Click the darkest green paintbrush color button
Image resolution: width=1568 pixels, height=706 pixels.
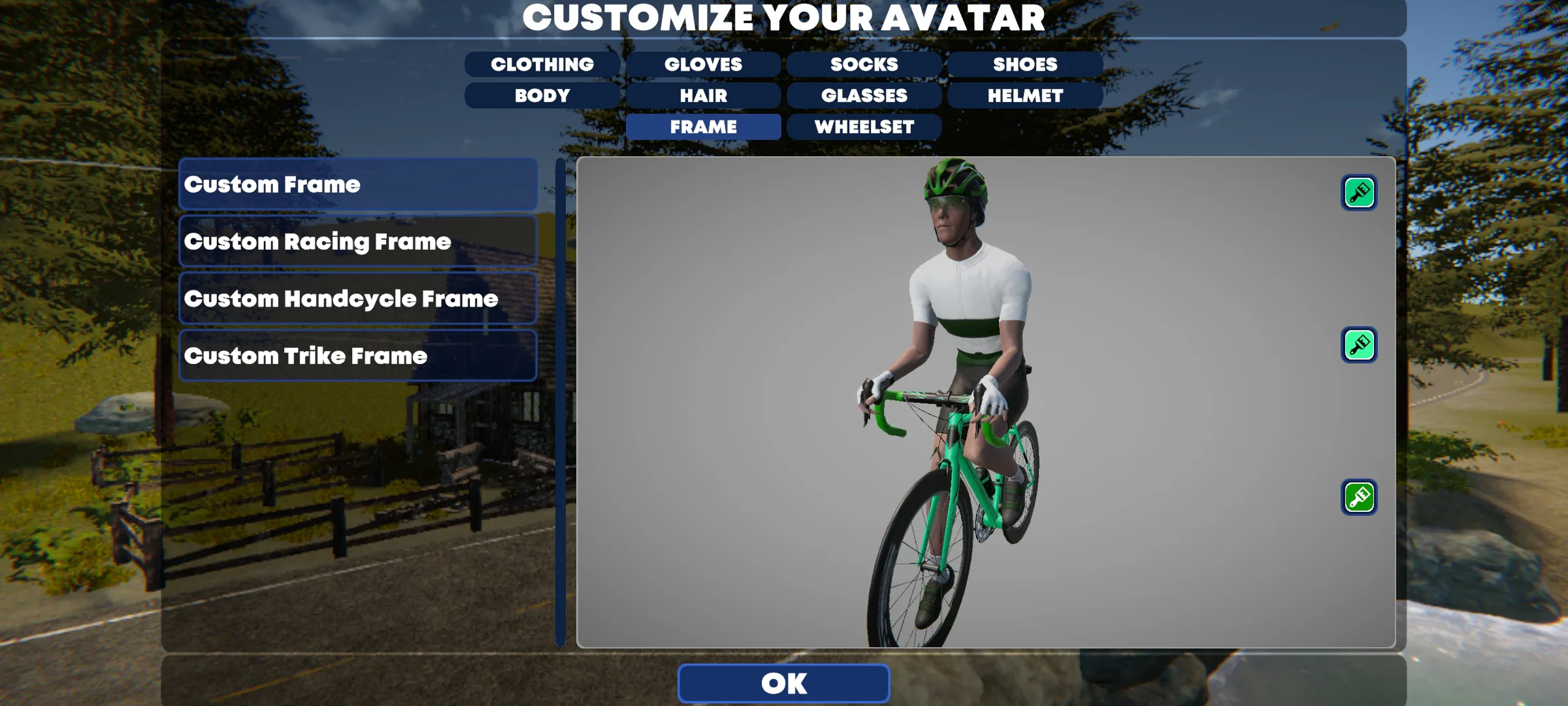click(1359, 497)
